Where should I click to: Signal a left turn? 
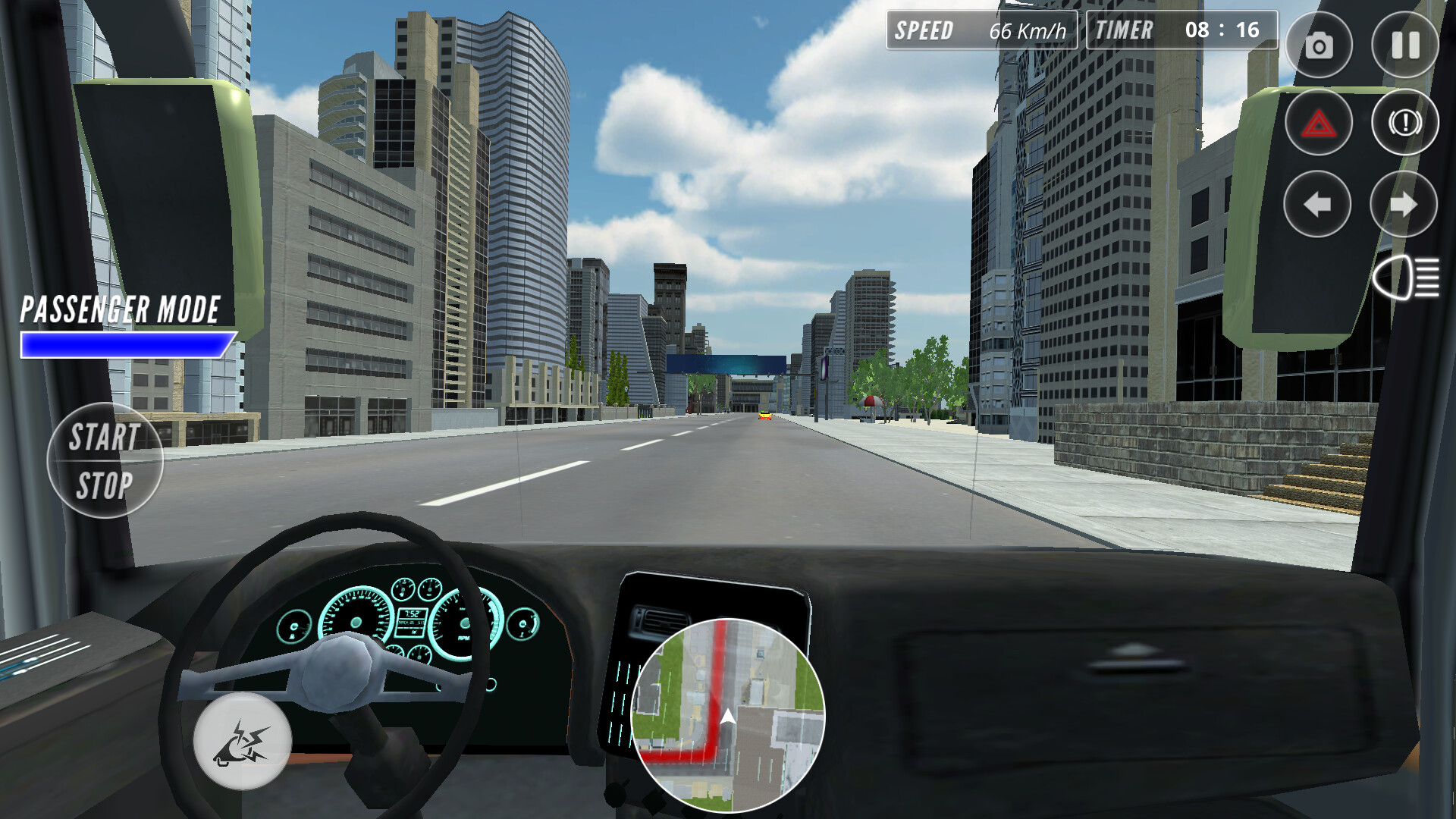click(x=1318, y=203)
